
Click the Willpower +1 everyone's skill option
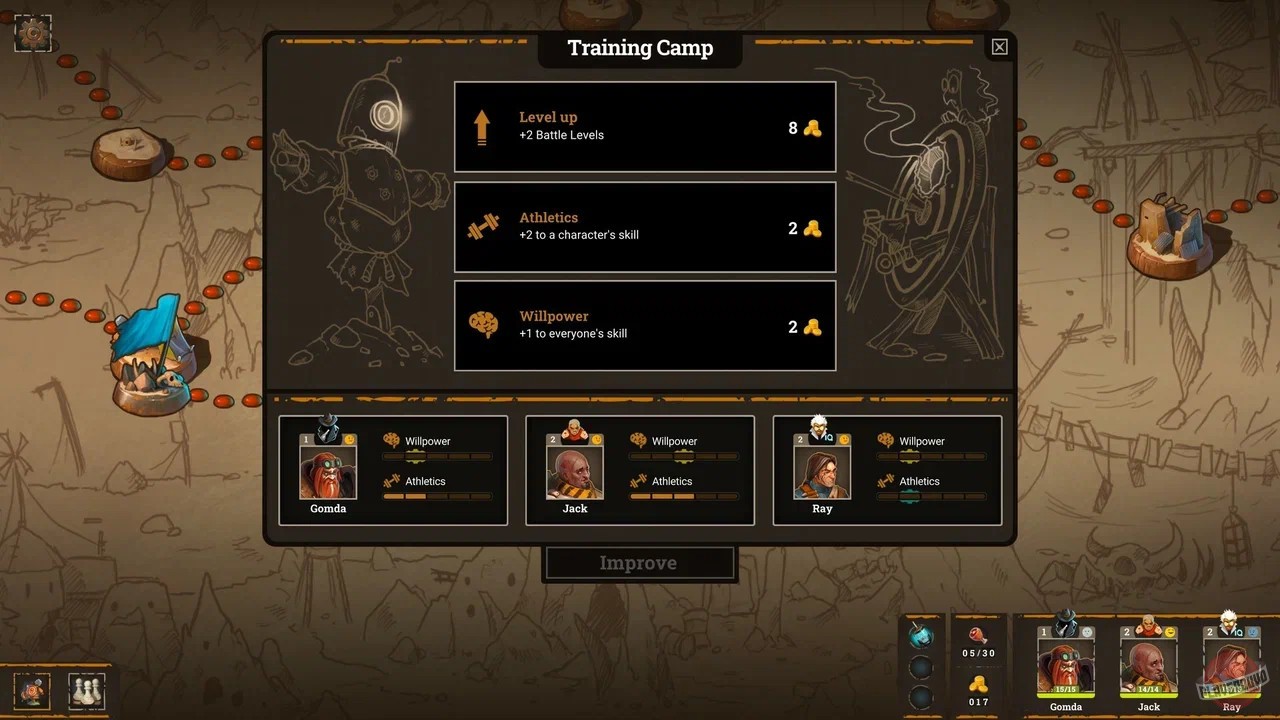645,326
